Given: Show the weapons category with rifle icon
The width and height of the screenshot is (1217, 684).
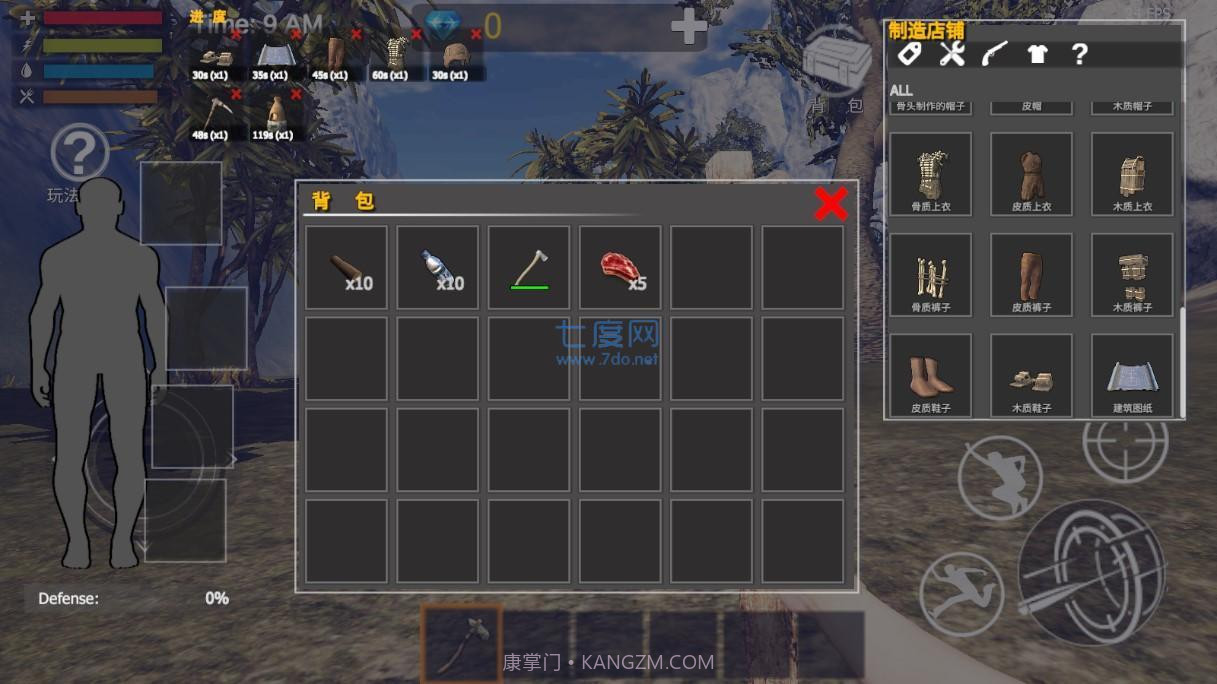Looking at the screenshot, I should (994, 54).
